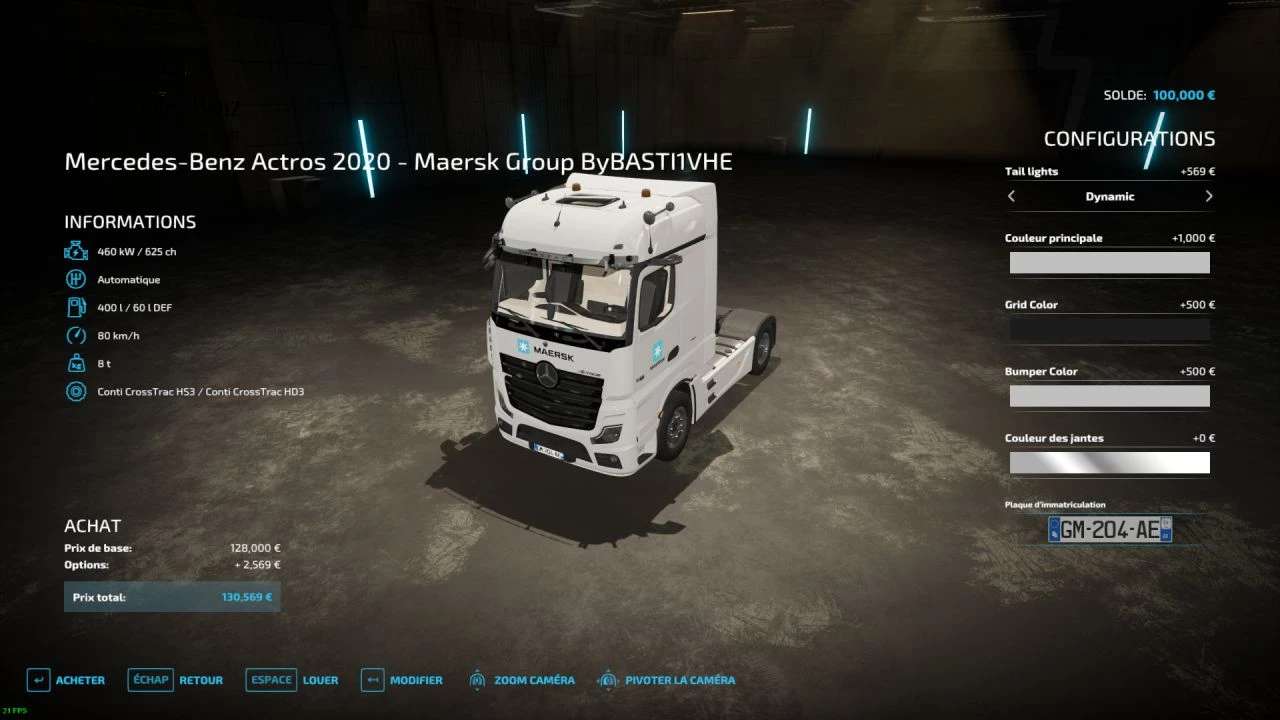Open the Couleur principale color swatch
Screen dimensions: 1280x720
1109,263
